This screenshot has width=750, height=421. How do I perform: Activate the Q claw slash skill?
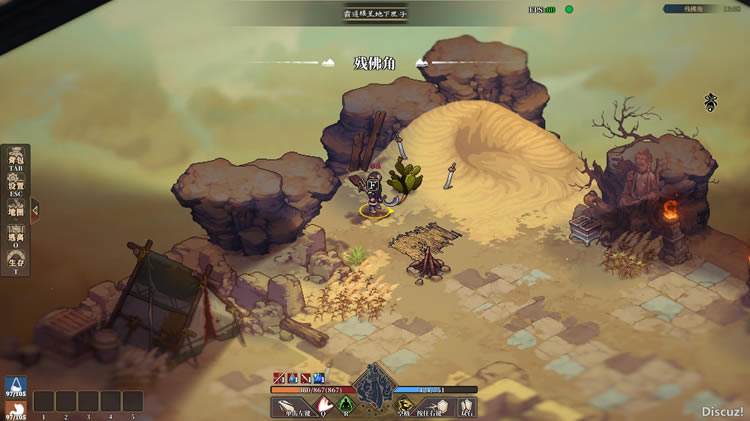pyautogui.click(x=322, y=406)
